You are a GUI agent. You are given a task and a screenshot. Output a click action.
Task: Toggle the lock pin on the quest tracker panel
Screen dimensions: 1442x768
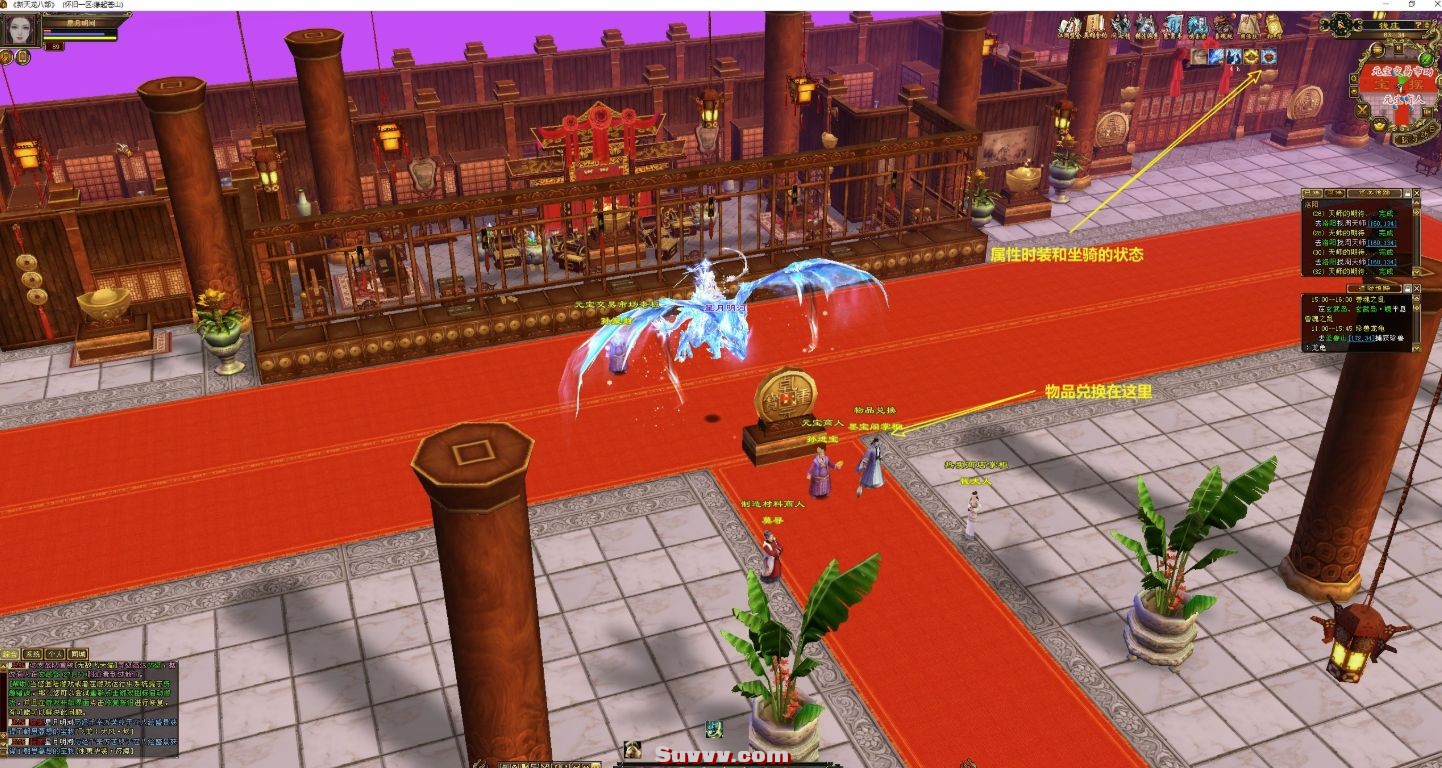click(1408, 193)
